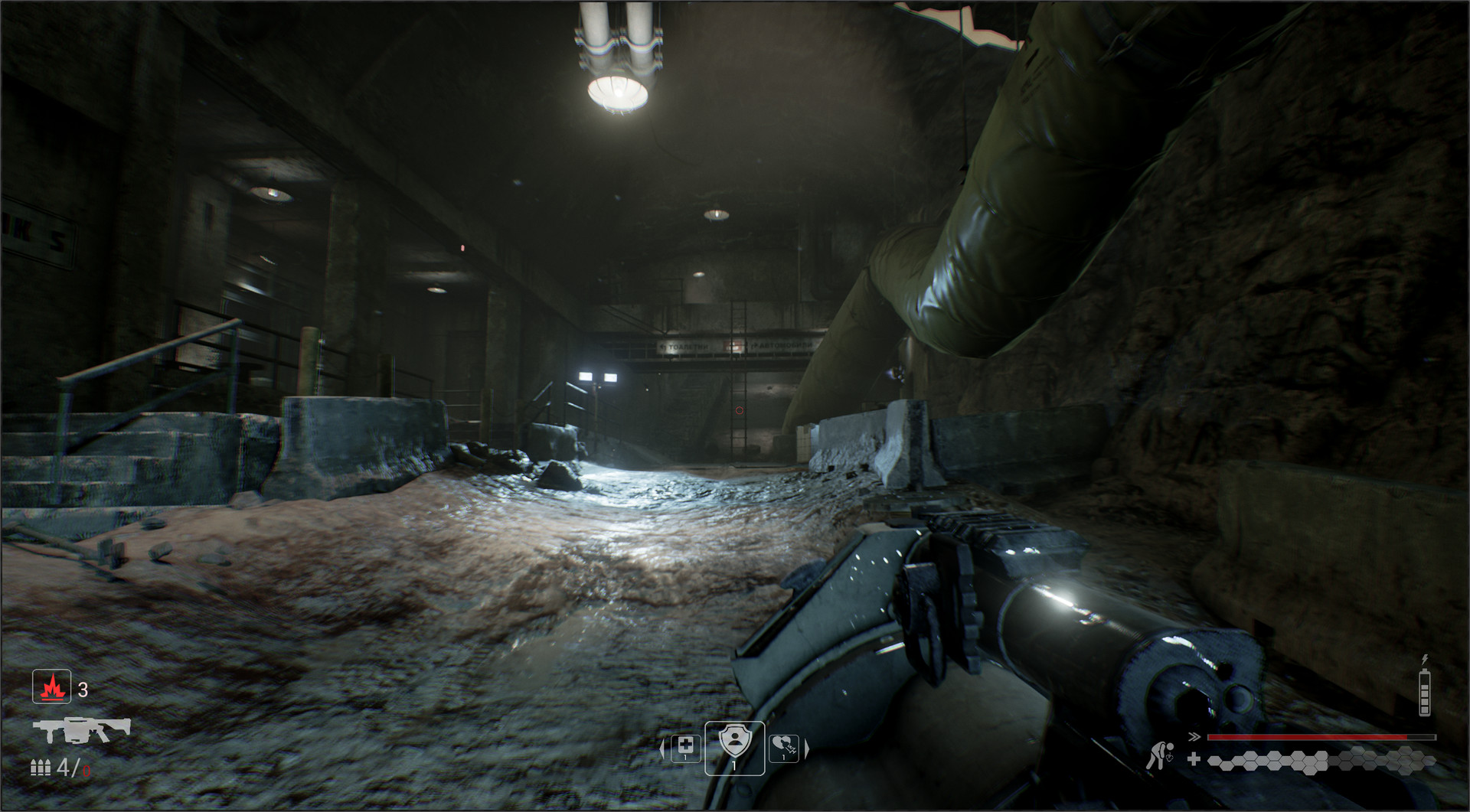Select the medkit cross item slot
The height and width of the screenshot is (812, 1470).
(x=685, y=747)
